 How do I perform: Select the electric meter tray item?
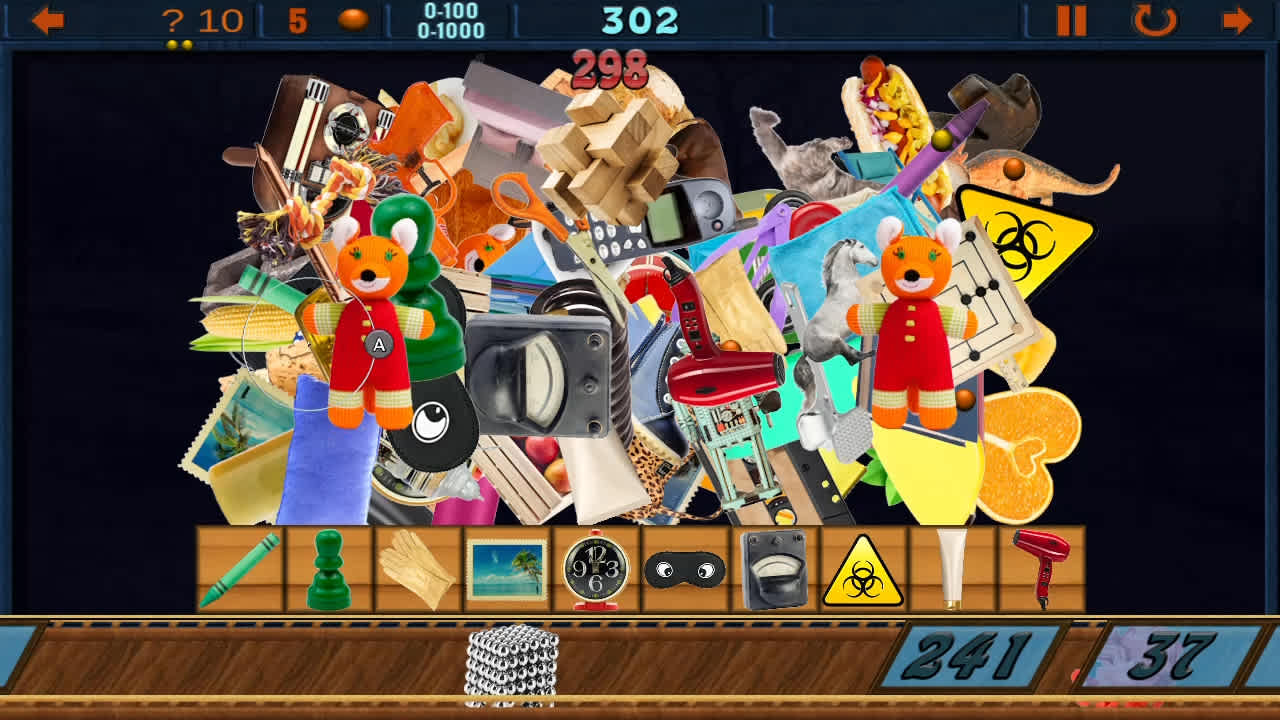pos(772,570)
